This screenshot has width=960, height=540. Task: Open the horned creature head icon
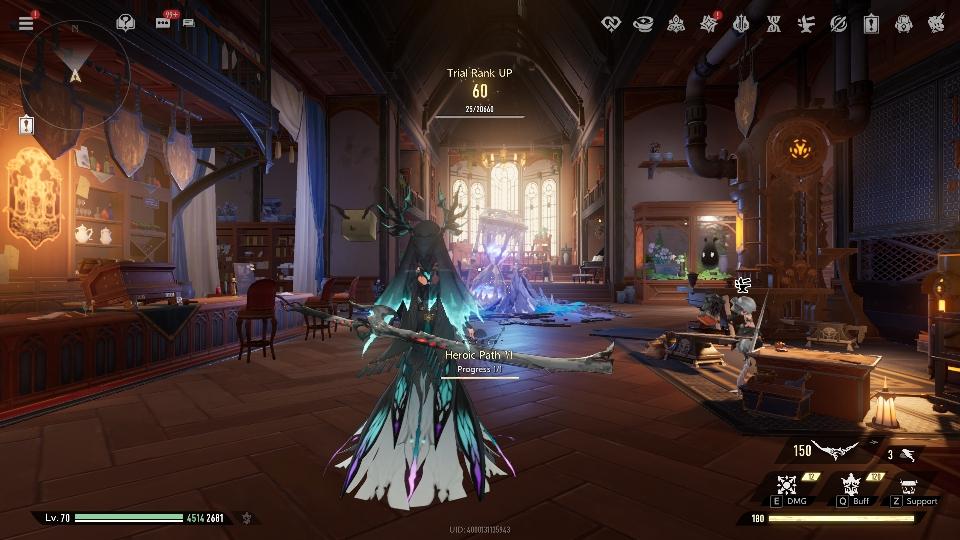tap(935, 23)
